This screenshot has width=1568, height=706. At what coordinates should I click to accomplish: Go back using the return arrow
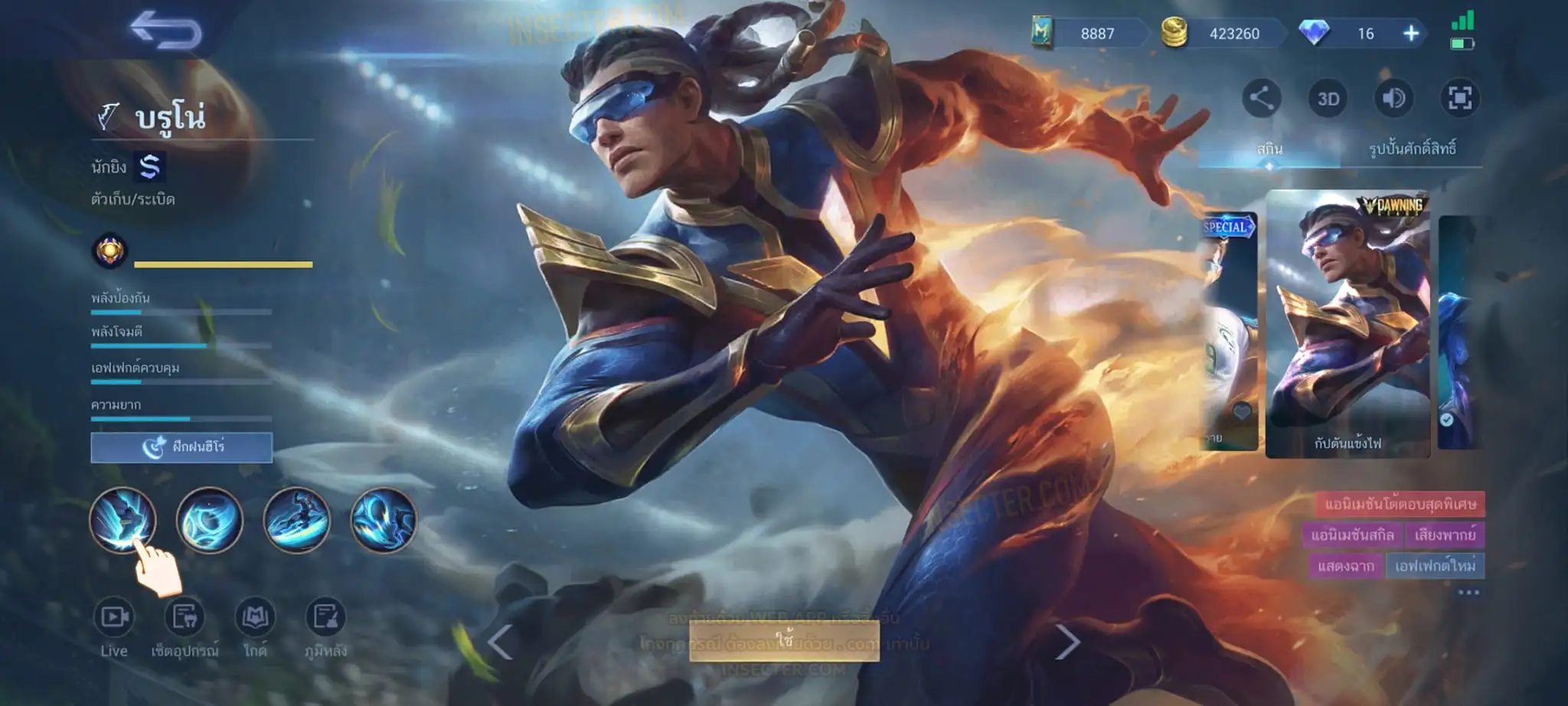tap(165, 31)
